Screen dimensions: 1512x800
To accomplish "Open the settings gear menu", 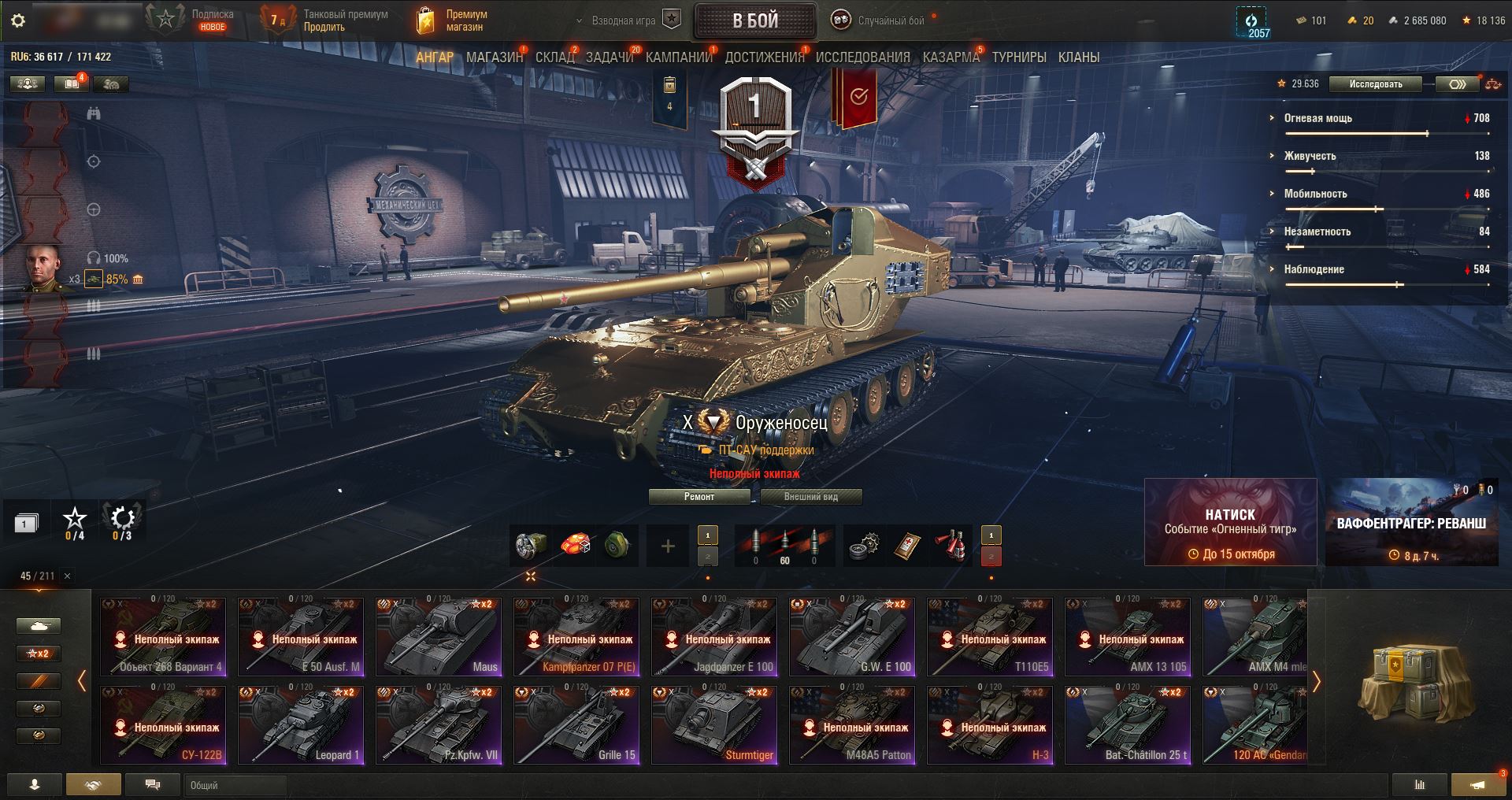I will tap(18, 21).
